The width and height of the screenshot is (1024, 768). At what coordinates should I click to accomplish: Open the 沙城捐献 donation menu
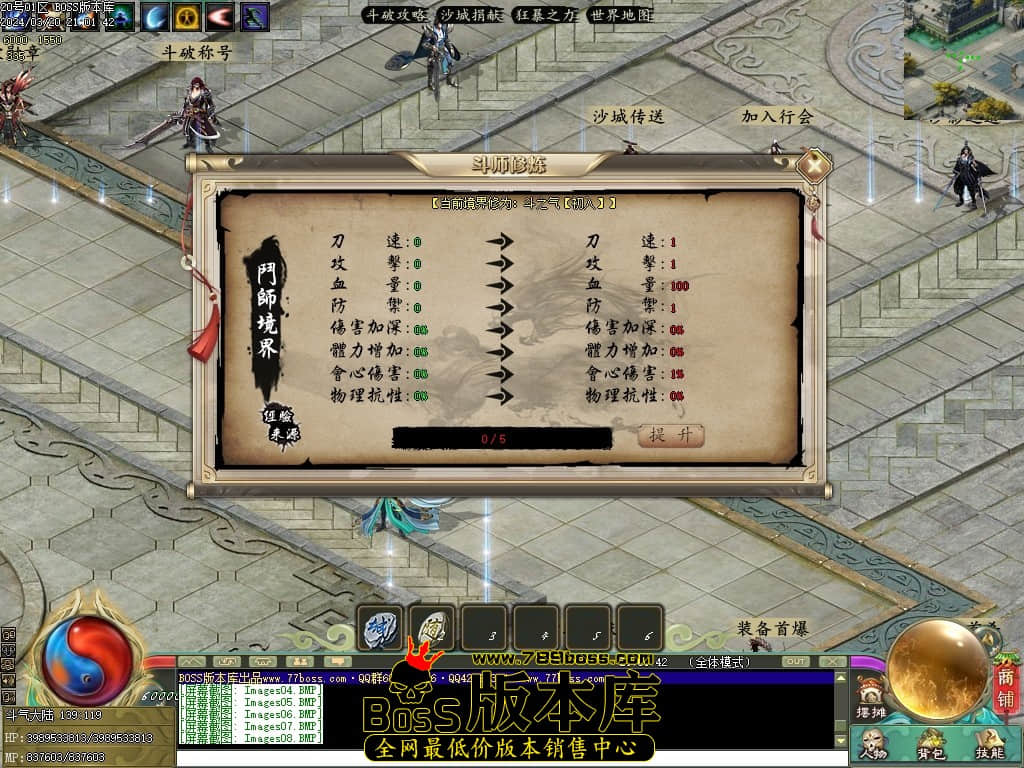[x=471, y=15]
